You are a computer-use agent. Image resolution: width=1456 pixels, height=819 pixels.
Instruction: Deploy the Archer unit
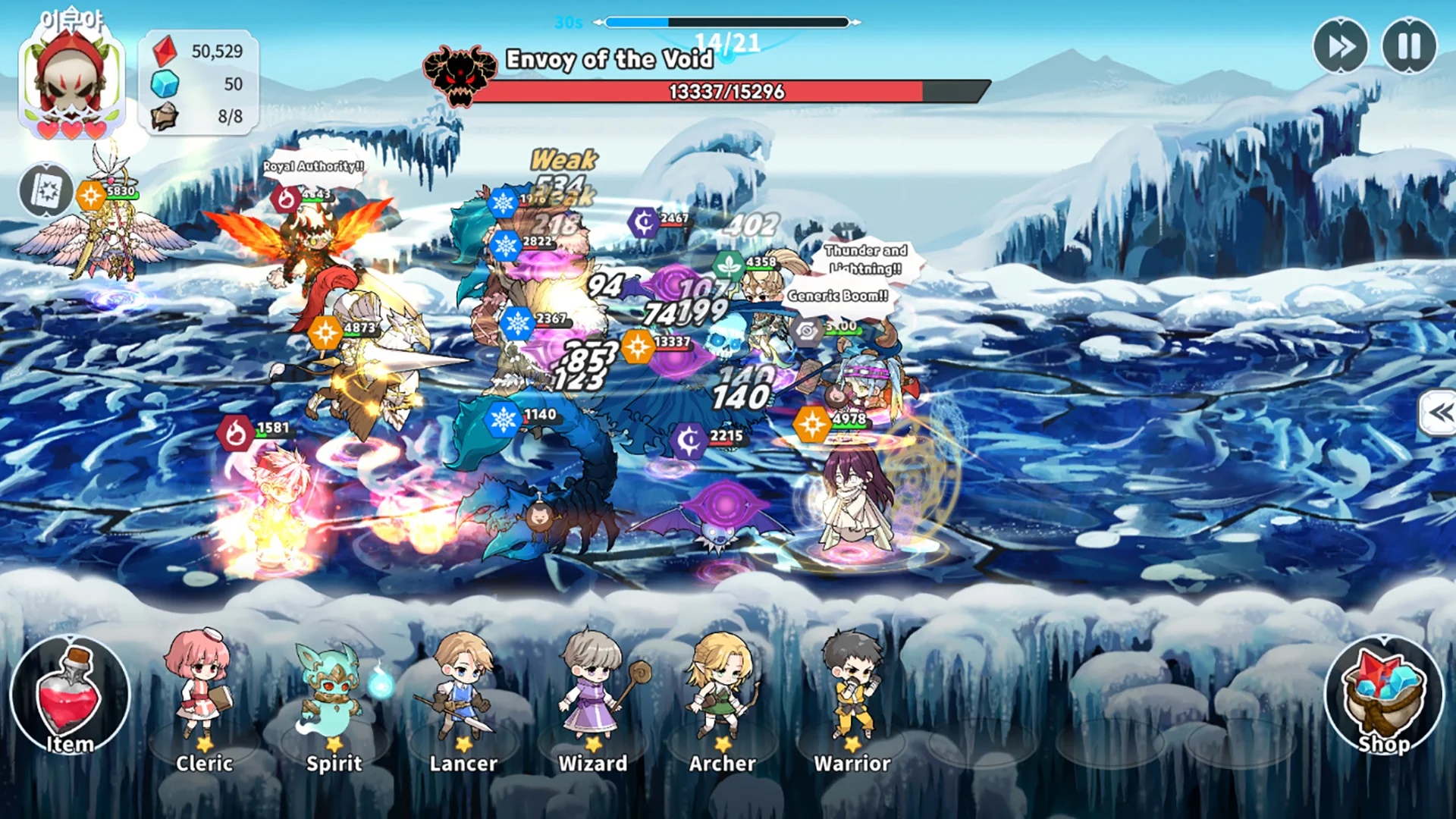point(722,698)
